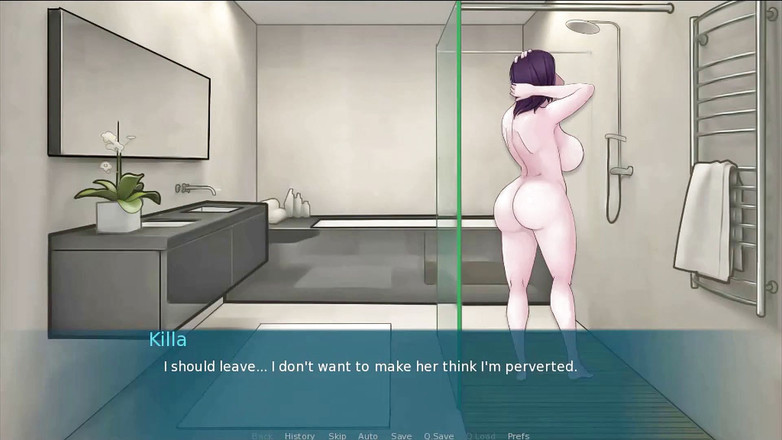Toggle Auto-advance mode
The width and height of the screenshot is (782, 440).
coord(368,436)
